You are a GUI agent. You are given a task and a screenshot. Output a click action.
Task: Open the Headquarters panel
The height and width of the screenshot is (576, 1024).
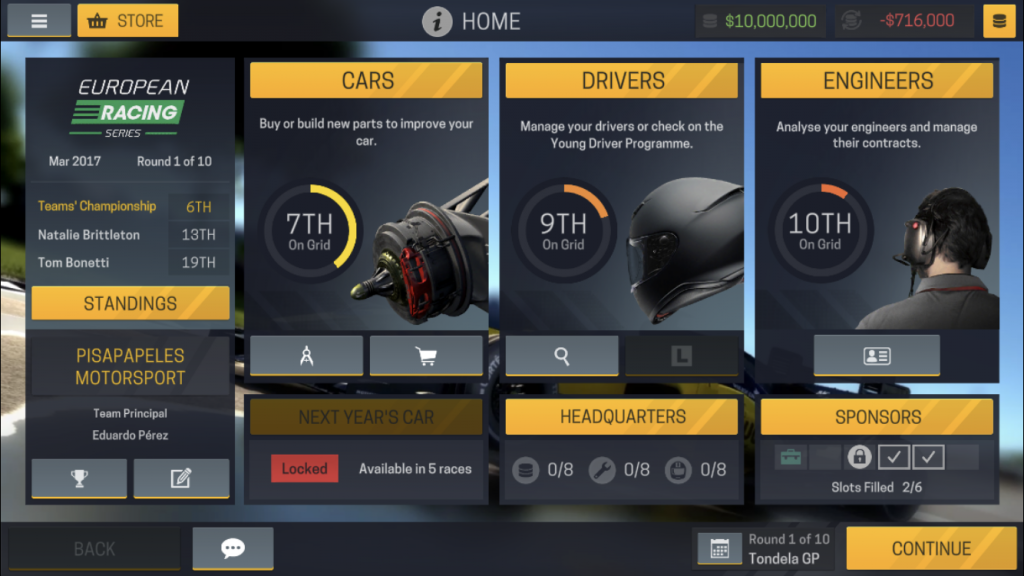pyautogui.click(x=622, y=417)
